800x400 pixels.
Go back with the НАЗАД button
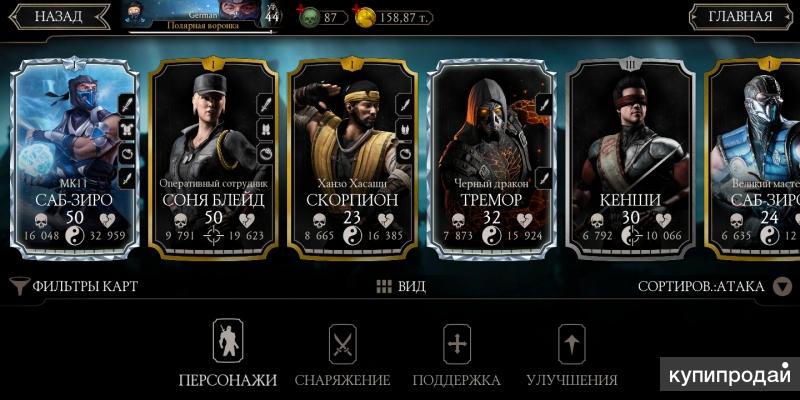[x=58, y=17]
